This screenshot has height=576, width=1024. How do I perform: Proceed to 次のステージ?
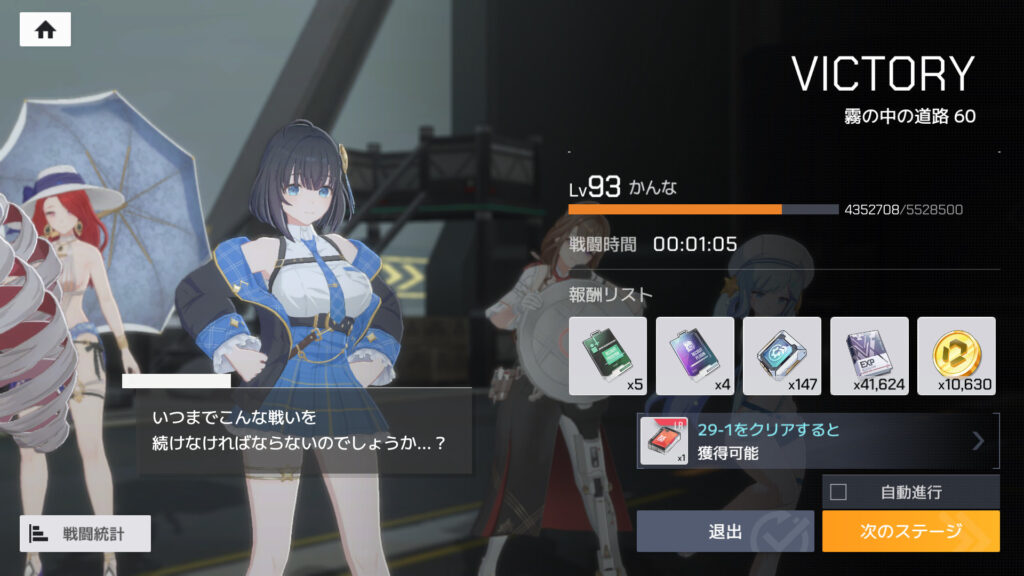(x=910, y=531)
